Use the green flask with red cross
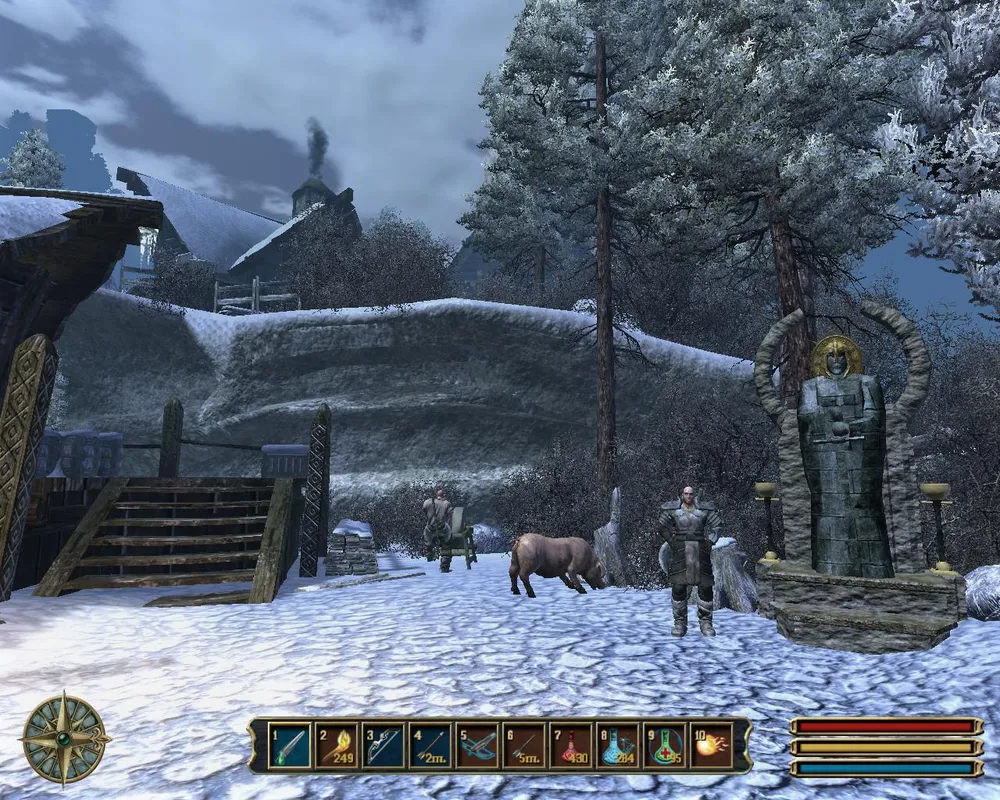This screenshot has height=800, width=1000. [x=665, y=745]
